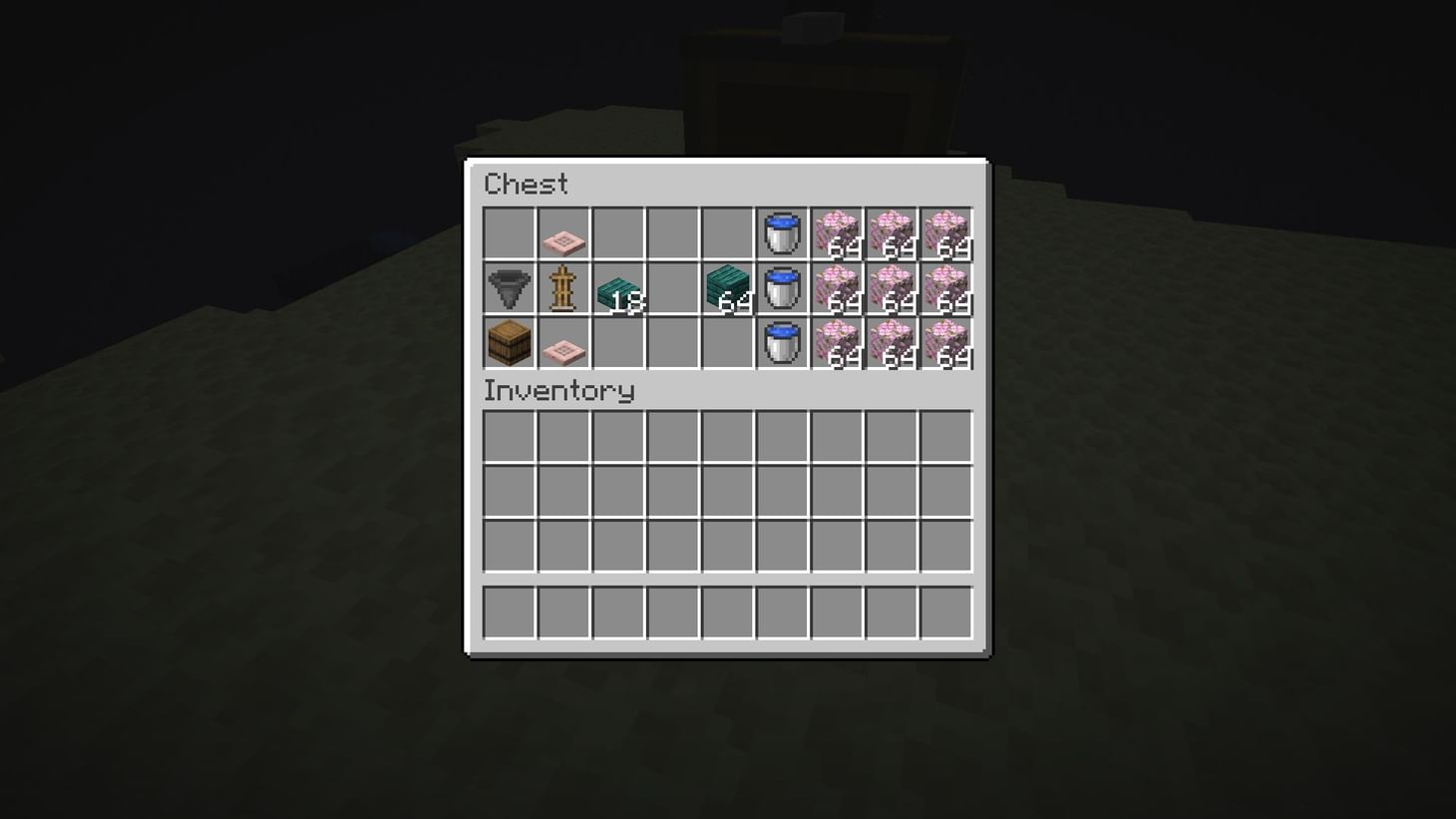Select the cherry leaves beside the top water bucket

point(838,234)
